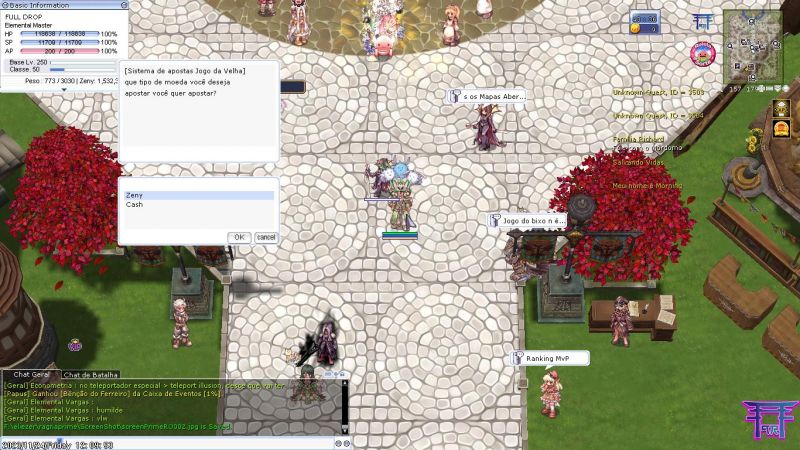Confirm the selection with OK
The width and height of the screenshot is (800, 450).
click(239, 237)
